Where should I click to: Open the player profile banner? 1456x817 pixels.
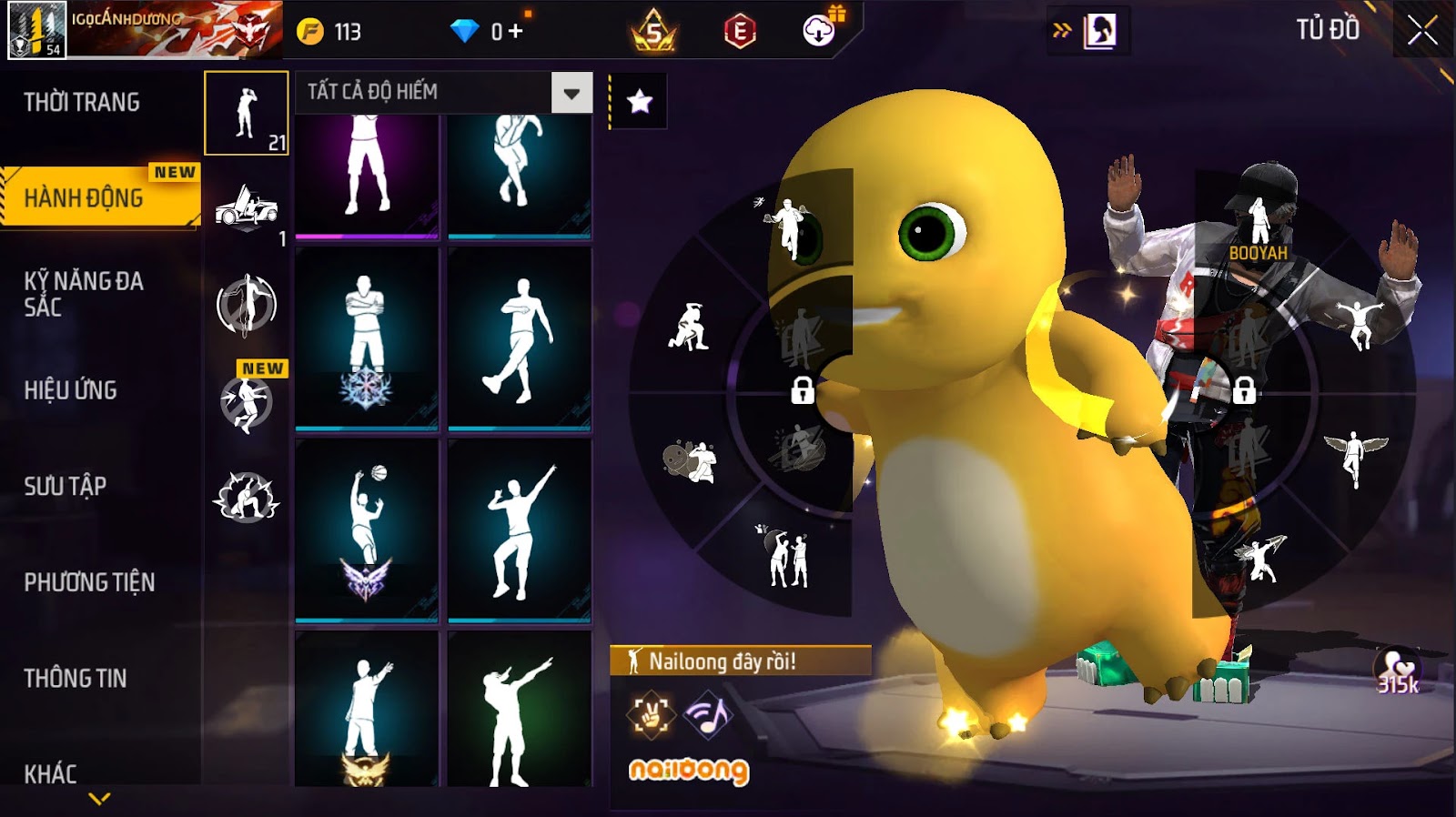146,30
